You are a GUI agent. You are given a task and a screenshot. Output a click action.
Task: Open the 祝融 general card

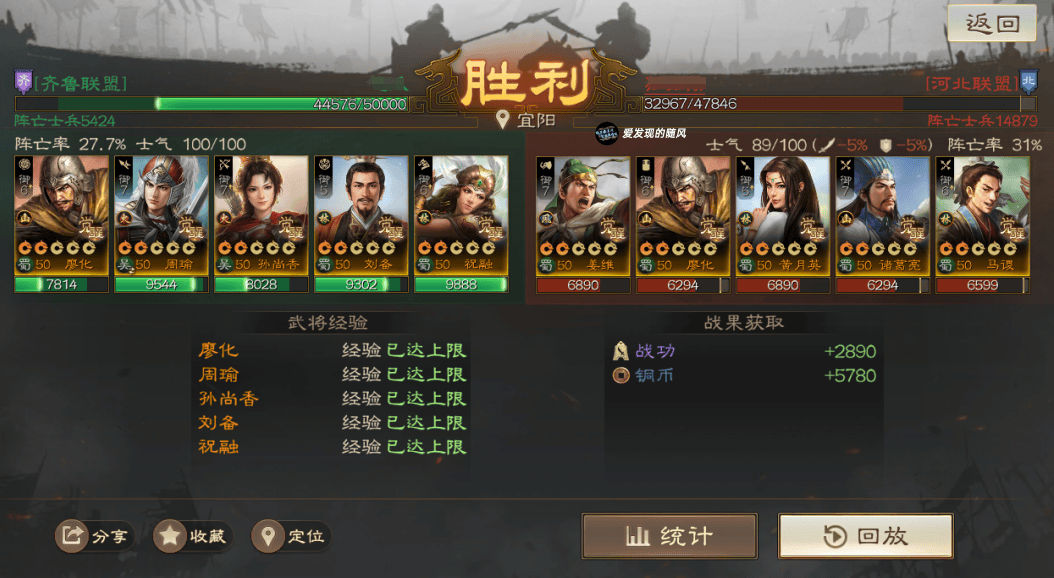coord(461,215)
